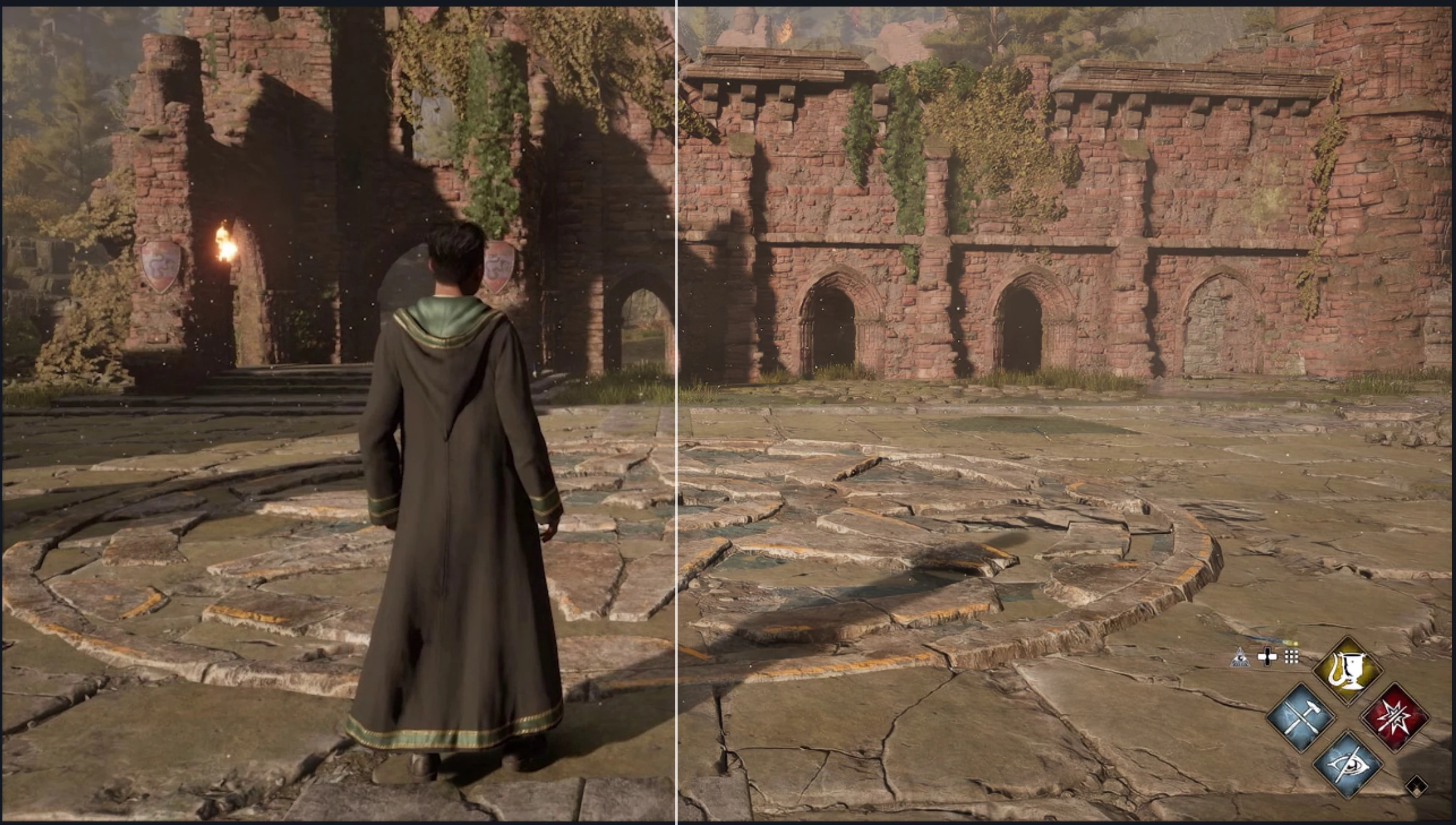Click the D-pad indicator beside the spell diamond
The width and height of the screenshot is (1456, 825).
[1268, 657]
